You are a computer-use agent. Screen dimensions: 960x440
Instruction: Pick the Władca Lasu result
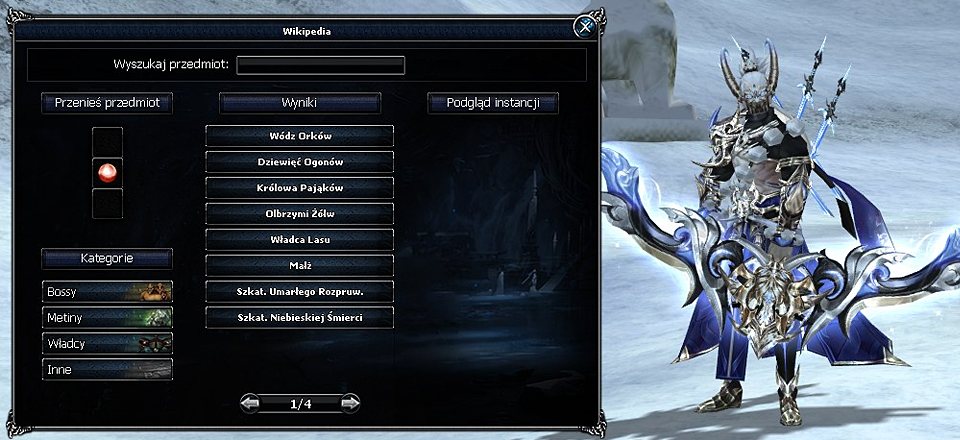tap(300, 239)
